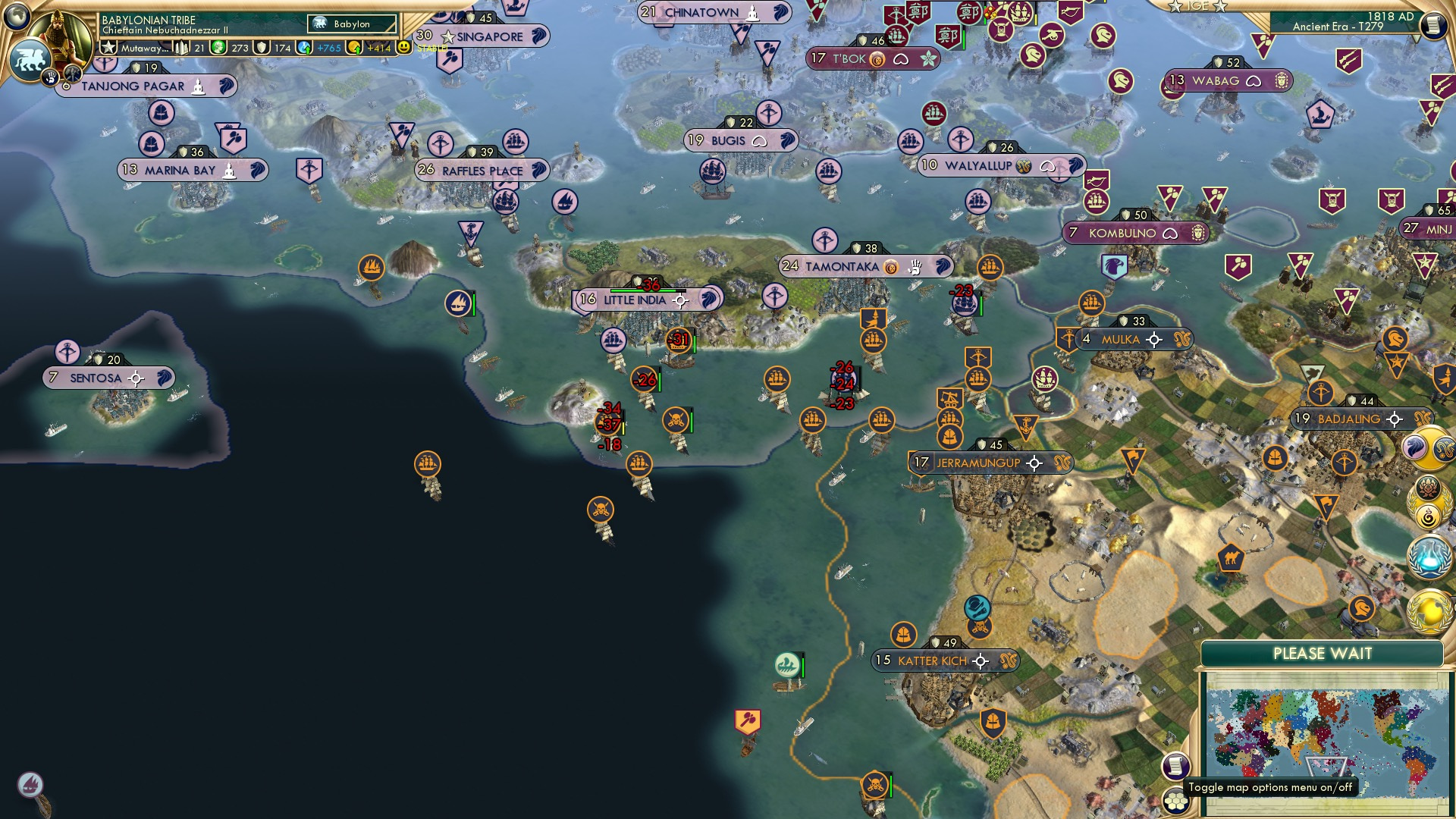1456x819 pixels.
Task: Toggle the golden swirl notification bubble
Action: tap(1428, 516)
